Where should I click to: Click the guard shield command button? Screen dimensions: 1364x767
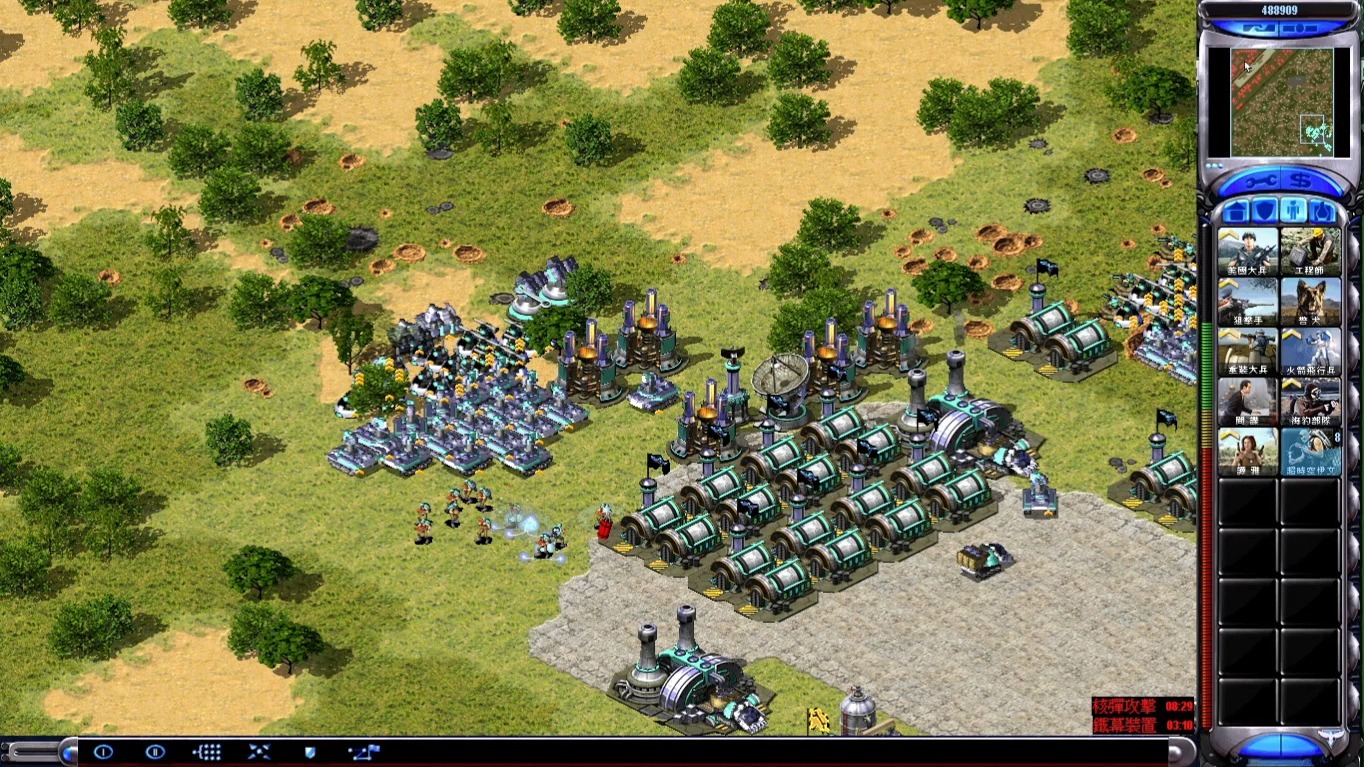(310, 752)
